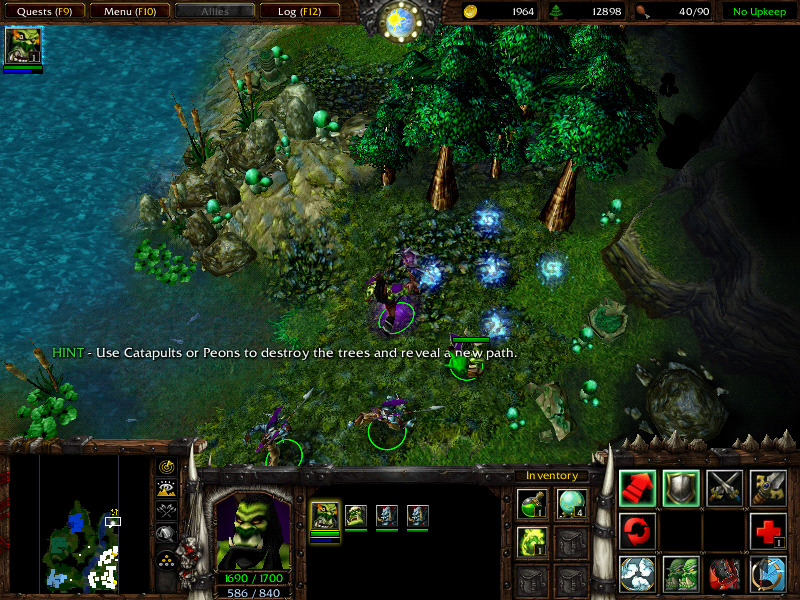The width and height of the screenshot is (800, 600).
Task: Choose the shield command icon
Action: (681, 488)
